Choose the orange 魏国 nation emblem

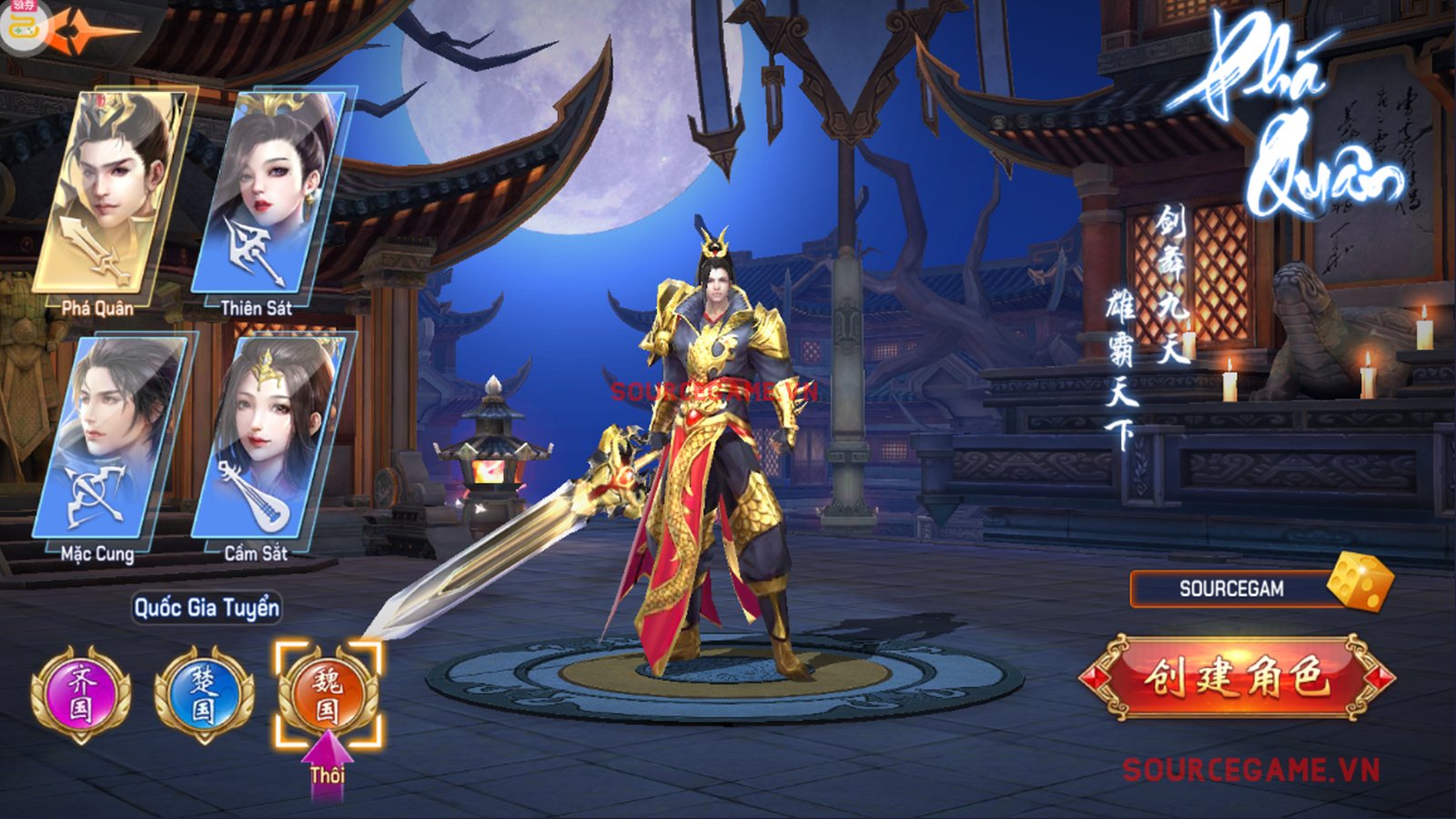click(328, 693)
